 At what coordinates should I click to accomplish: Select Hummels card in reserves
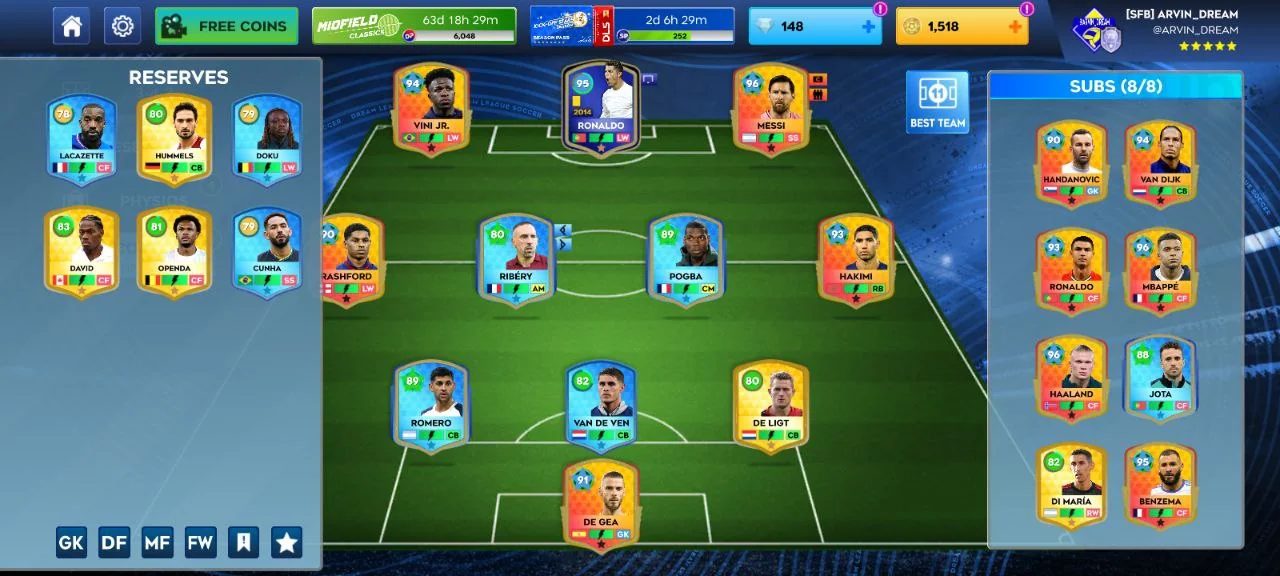pos(174,139)
